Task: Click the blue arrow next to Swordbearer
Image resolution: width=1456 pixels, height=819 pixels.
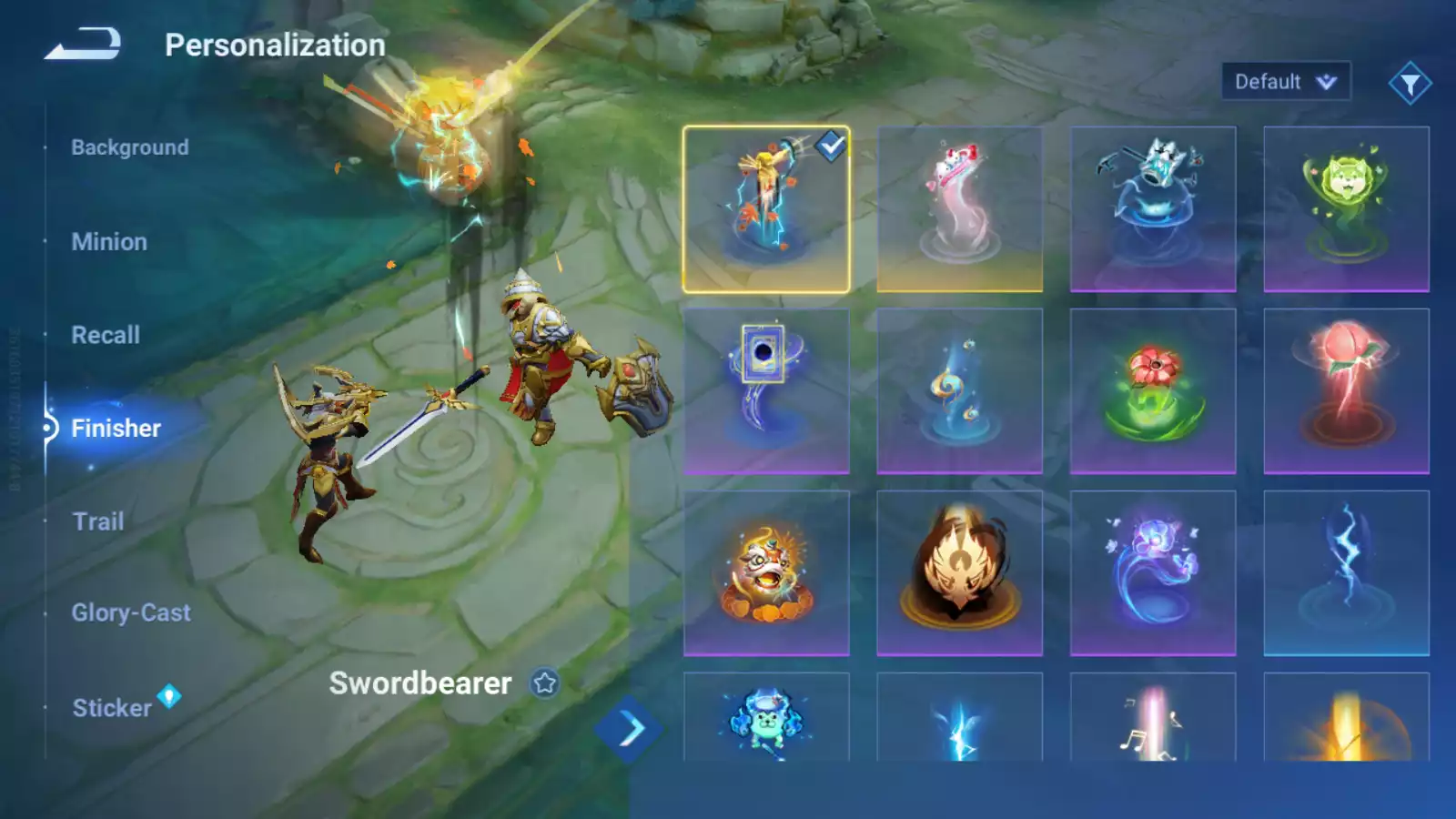Action: 629,729
